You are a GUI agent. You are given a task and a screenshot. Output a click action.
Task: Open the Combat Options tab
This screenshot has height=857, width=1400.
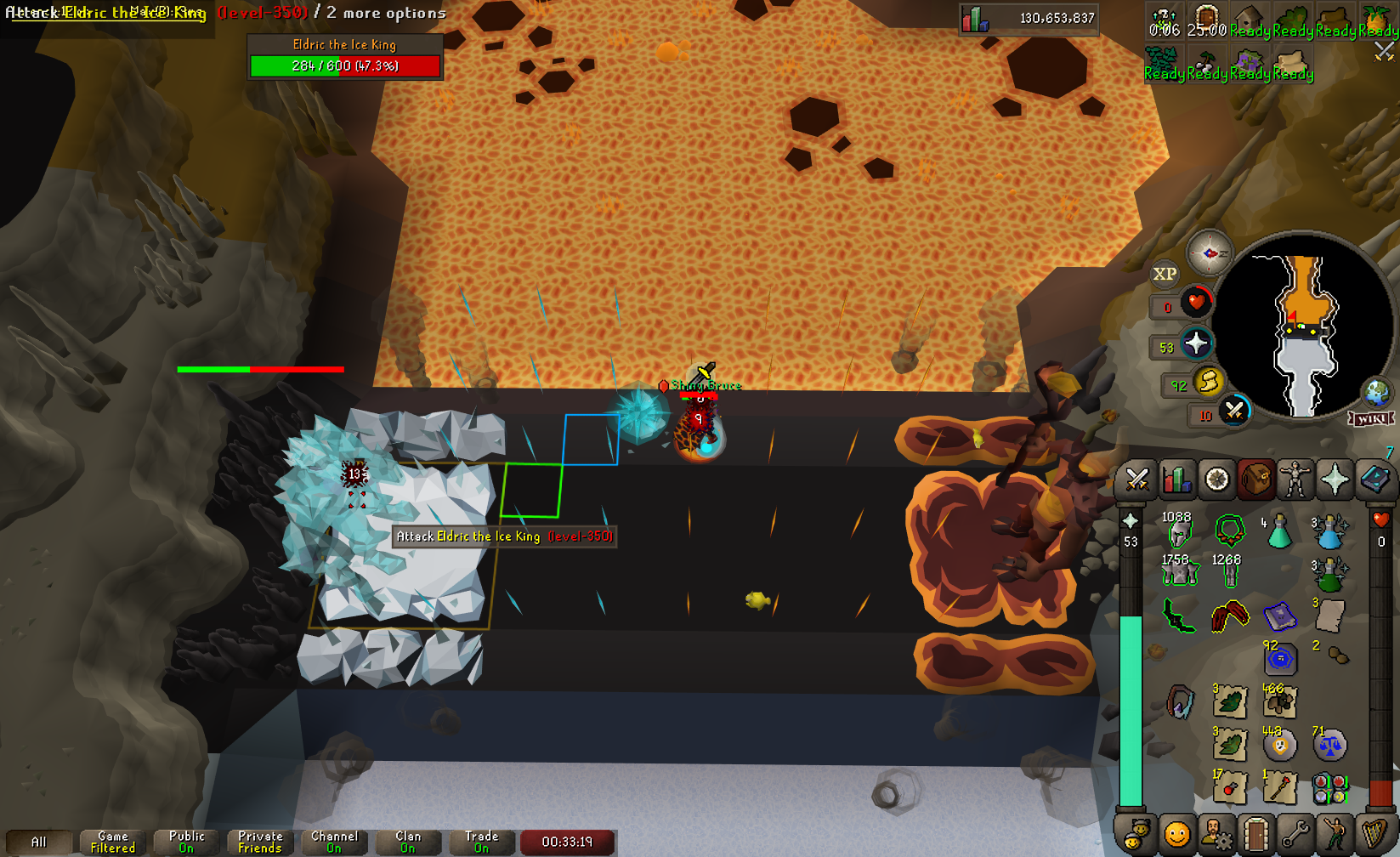click(x=1136, y=480)
